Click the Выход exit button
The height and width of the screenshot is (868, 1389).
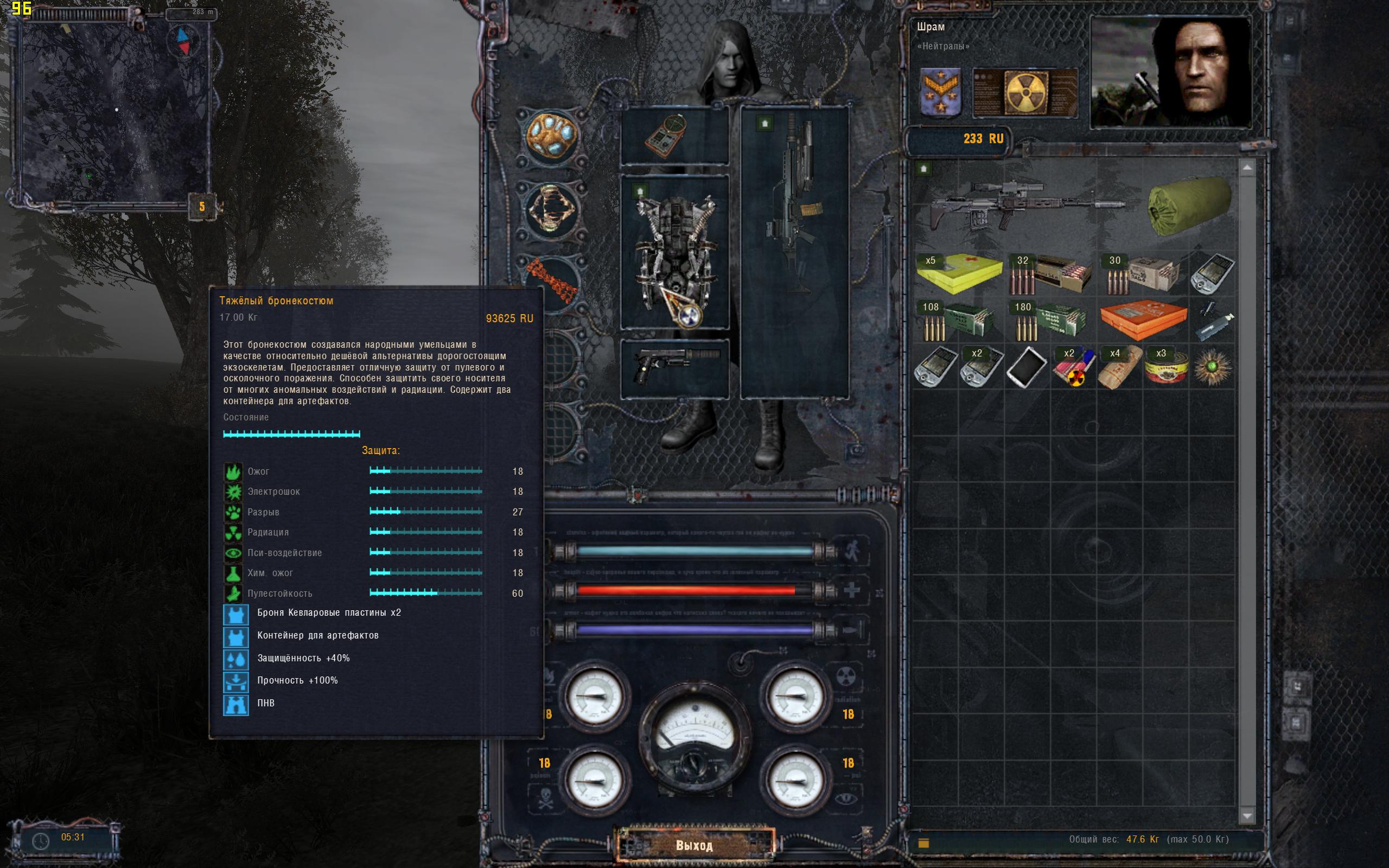(x=694, y=845)
